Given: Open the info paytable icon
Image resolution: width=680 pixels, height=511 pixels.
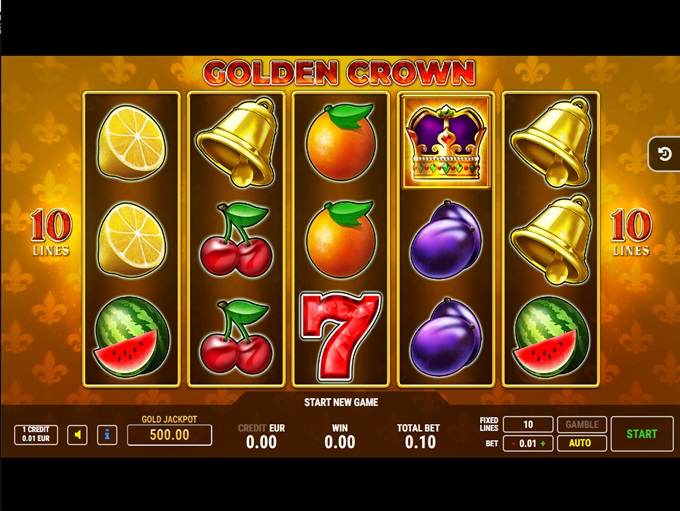Looking at the screenshot, I should 107,435.
